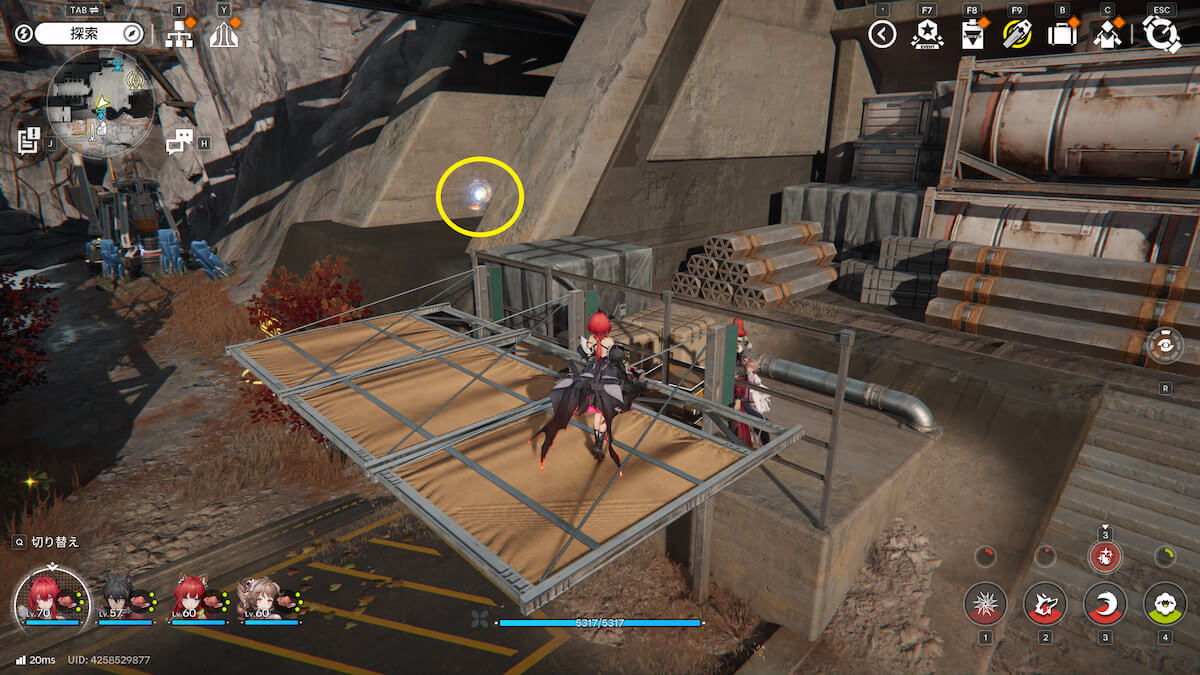
Task: Open the yellow circled ticket icon
Action: (x=1016, y=35)
